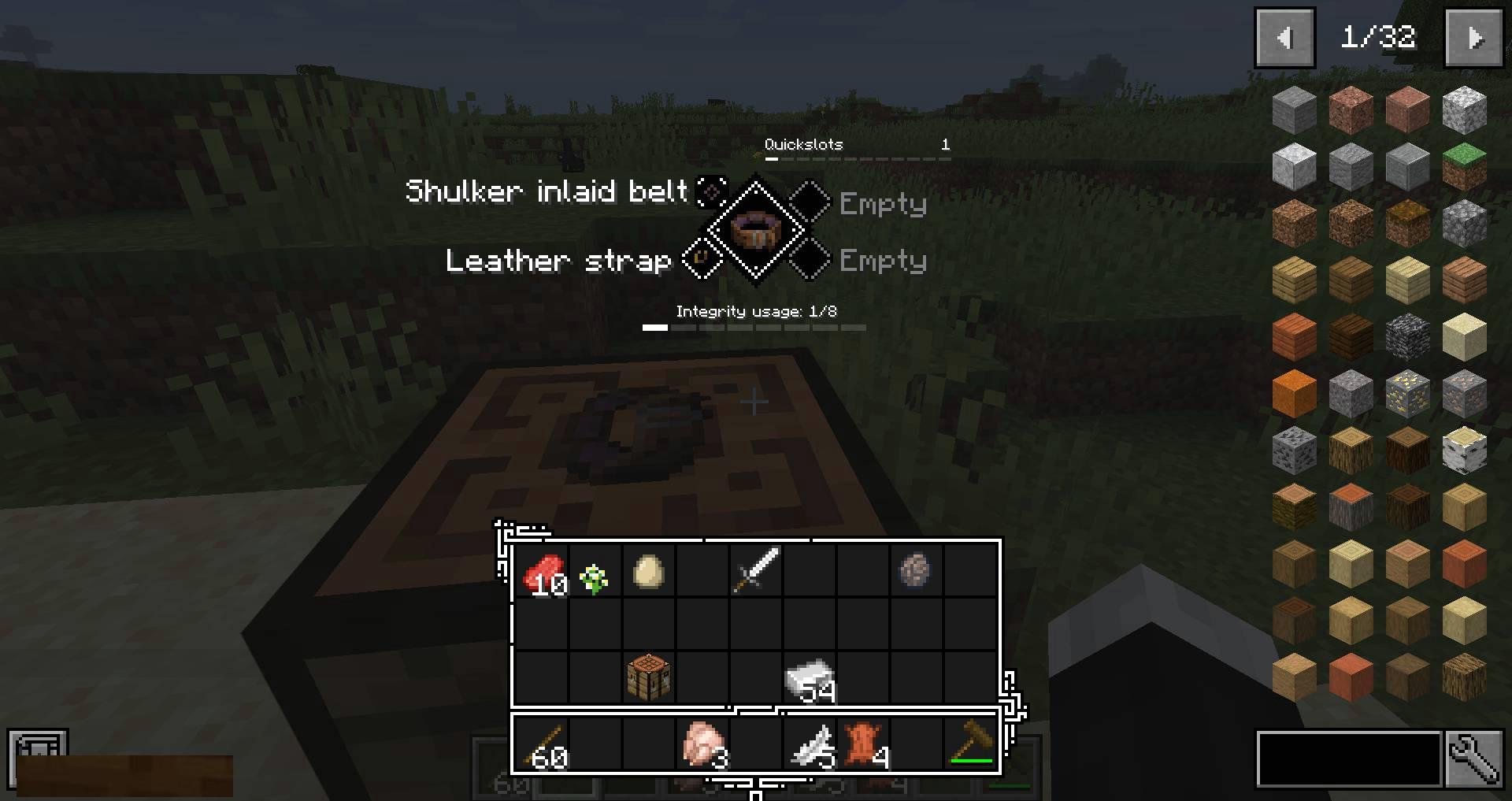
Task: Pick the white flower in the inventory
Action: pyautogui.click(x=595, y=578)
